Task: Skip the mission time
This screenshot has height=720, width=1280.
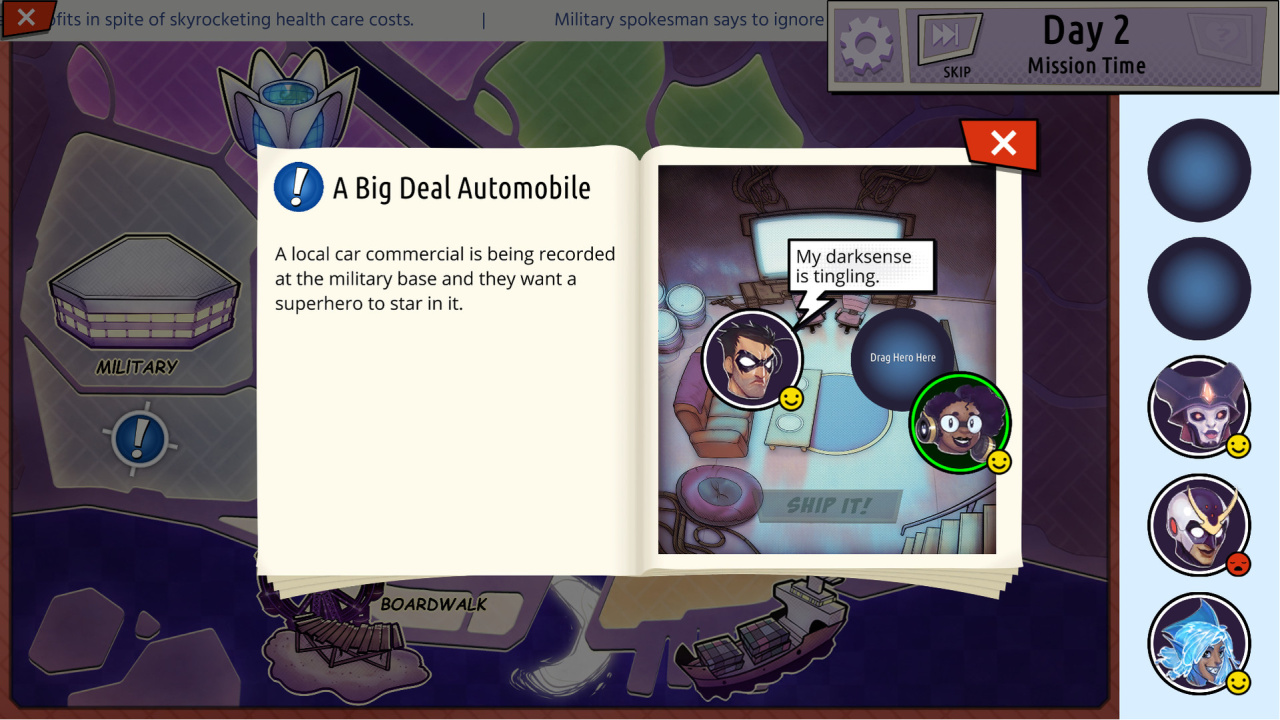Action: coord(948,46)
